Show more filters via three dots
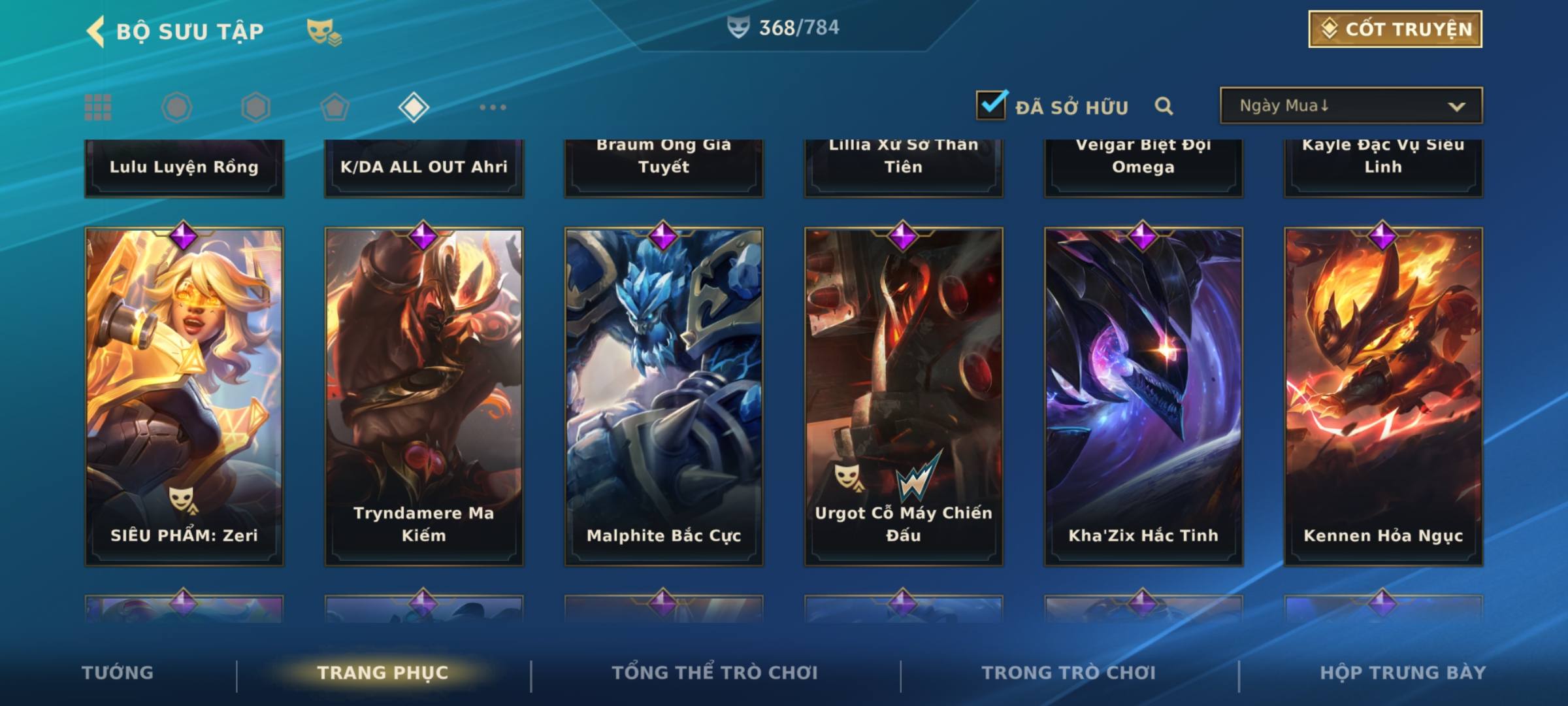1568x706 pixels. tap(493, 107)
